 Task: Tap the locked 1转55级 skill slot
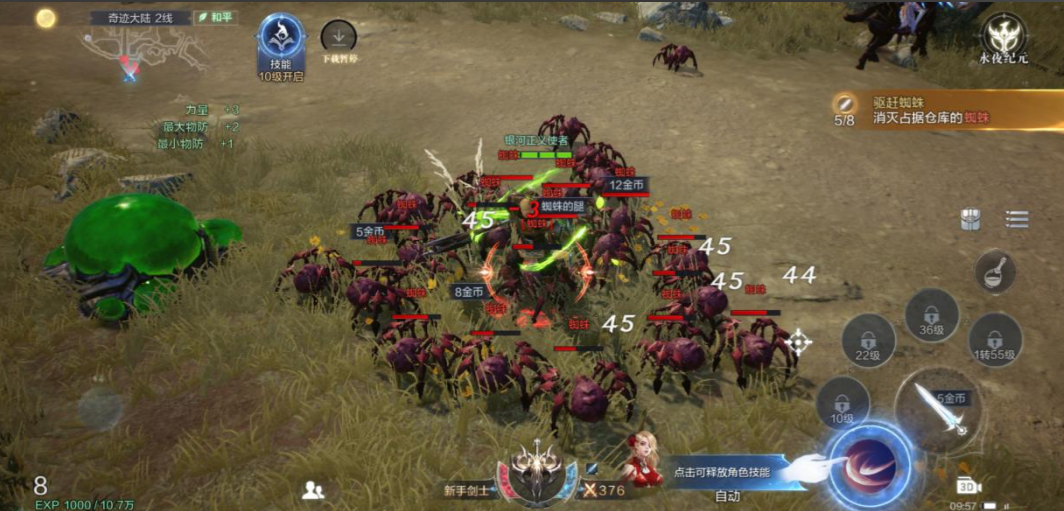[x=995, y=341]
